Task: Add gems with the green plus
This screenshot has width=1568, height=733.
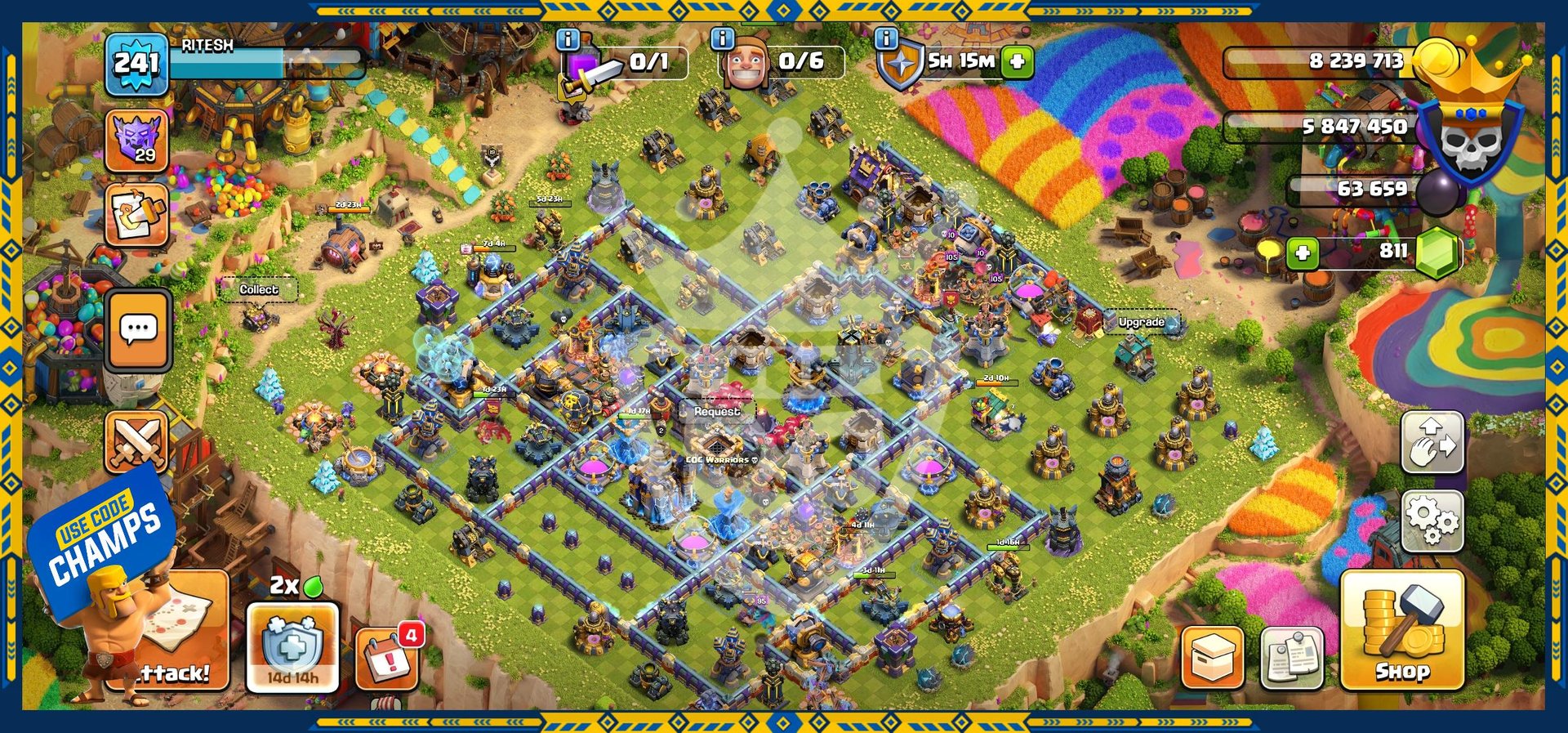Action: point(1302,253)
